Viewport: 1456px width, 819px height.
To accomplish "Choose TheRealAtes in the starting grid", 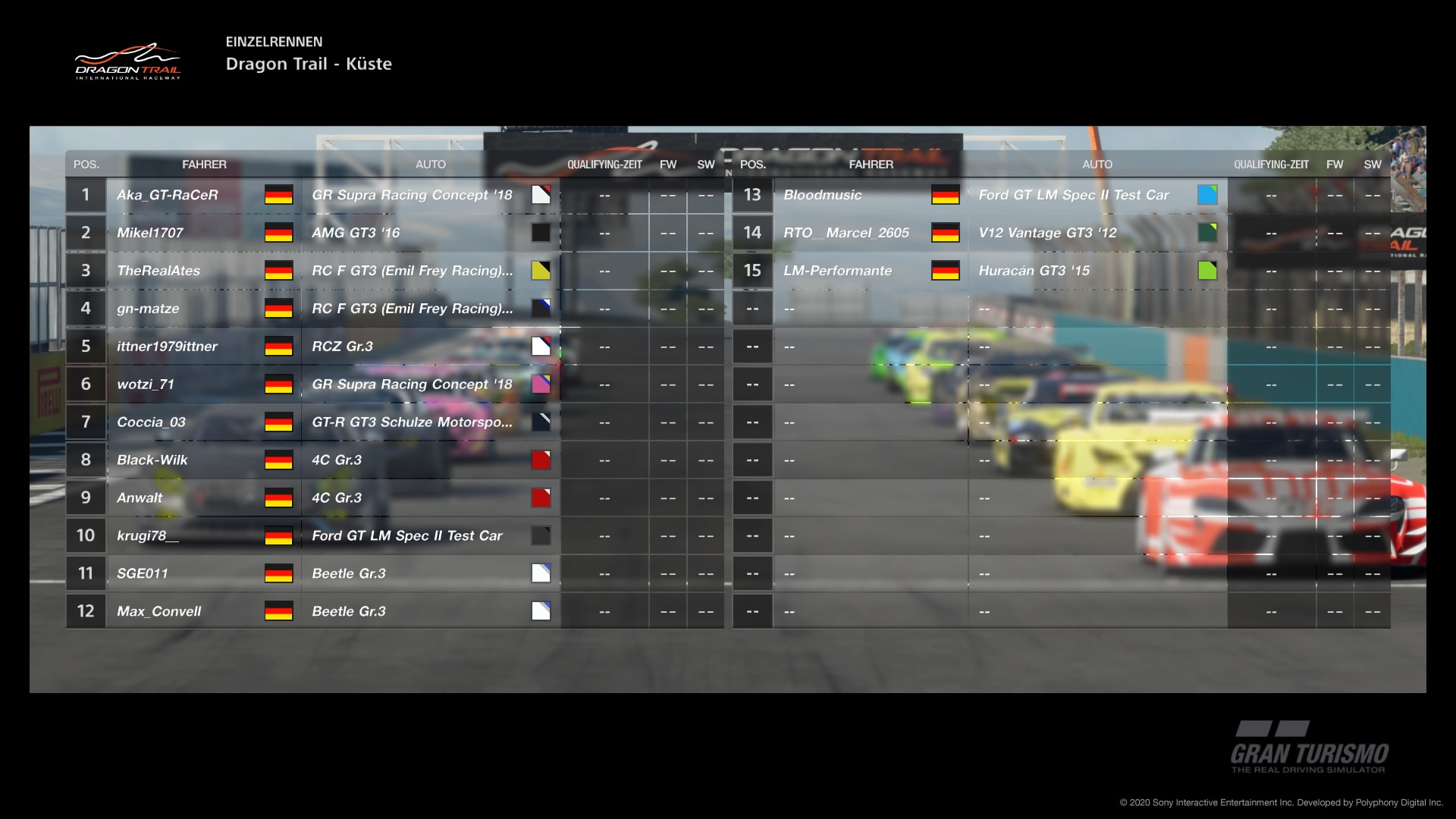I will tap(158, 271).
